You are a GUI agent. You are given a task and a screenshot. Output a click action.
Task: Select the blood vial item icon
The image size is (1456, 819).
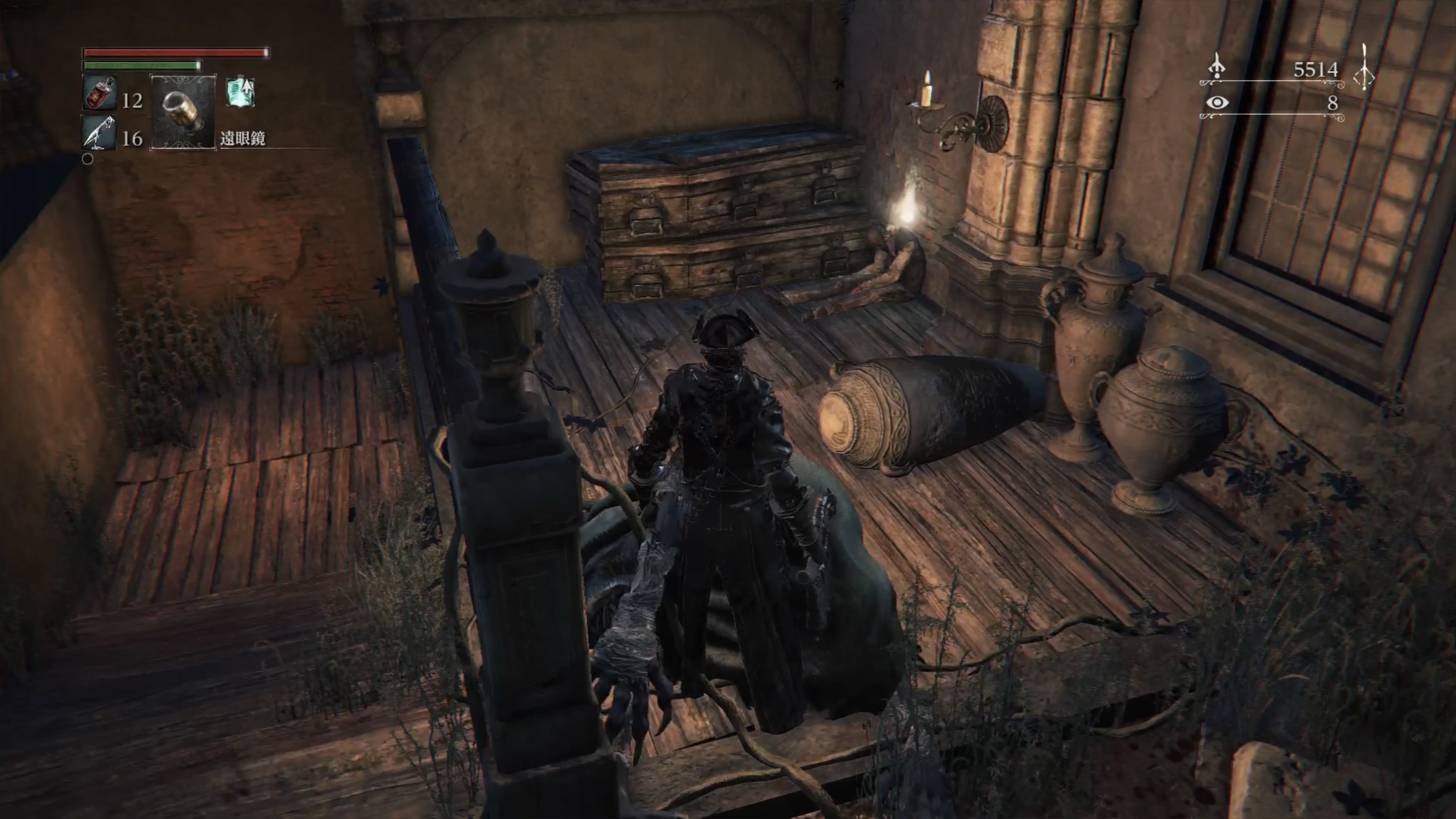(x=100, y=93)
